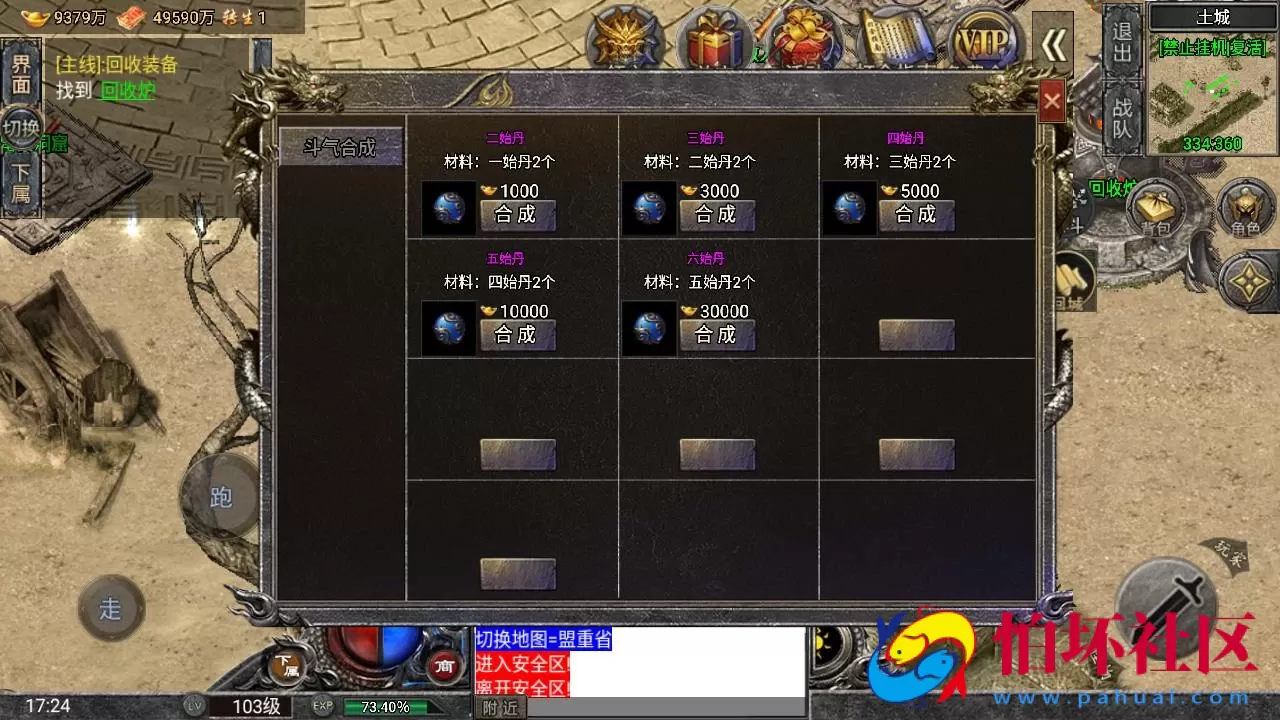Screen dimensions: 1280x720
Task: Click the golden dragon head event icon
Action: click(x=627, y=38)
